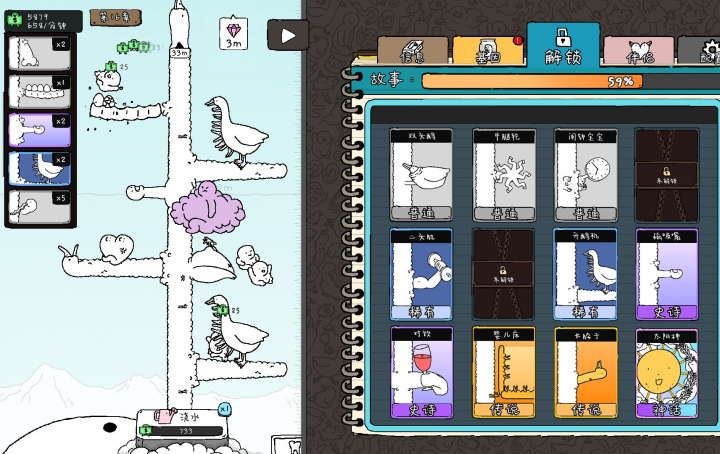Open the gear settings tab
The height and width of the screenshot is (454, 720).
[x=704, y=51]
